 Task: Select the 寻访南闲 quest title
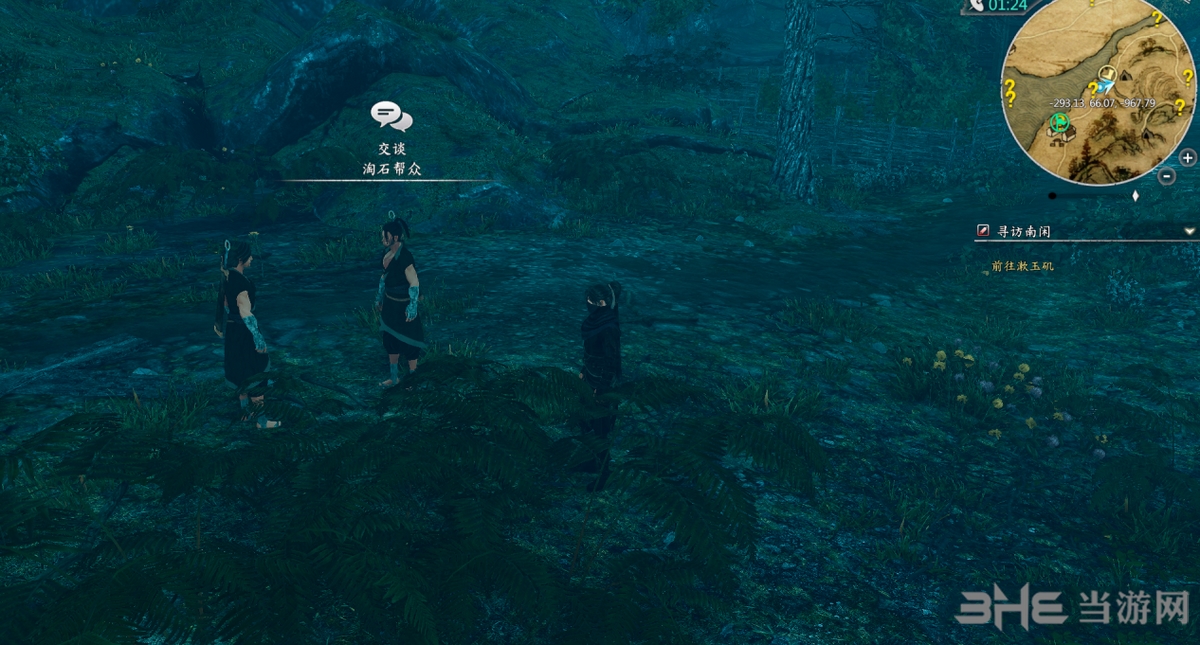[x=1024, y=231]
